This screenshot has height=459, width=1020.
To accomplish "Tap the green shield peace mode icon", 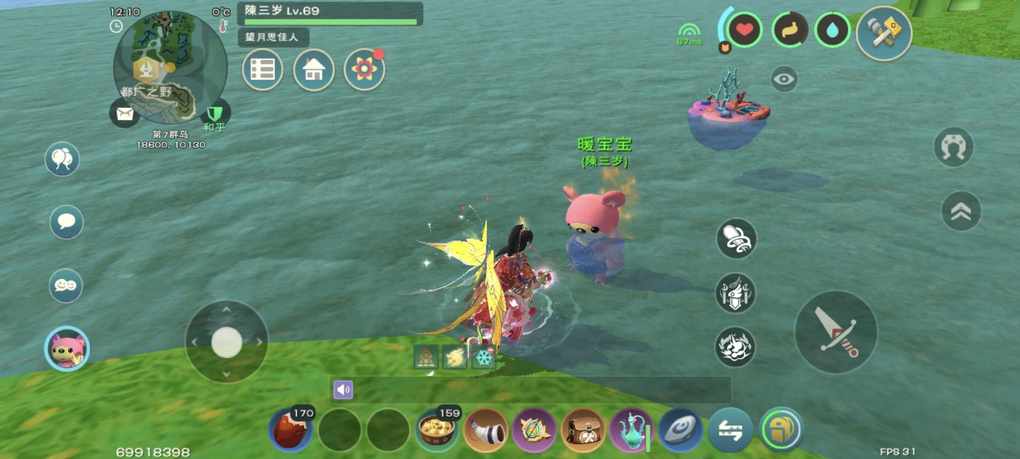I will [215, 114].
